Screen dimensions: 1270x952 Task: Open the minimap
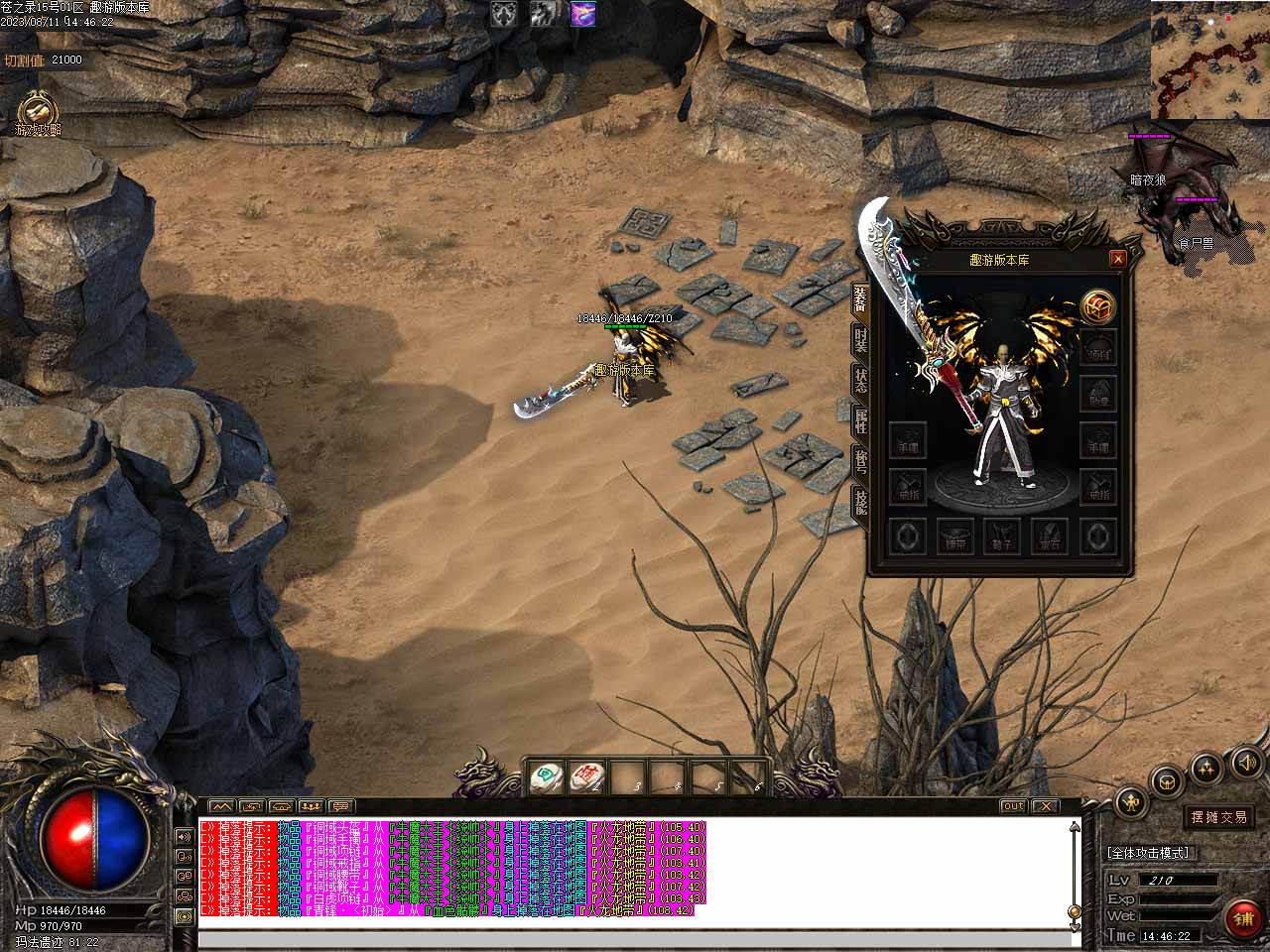pos(1209,59)
